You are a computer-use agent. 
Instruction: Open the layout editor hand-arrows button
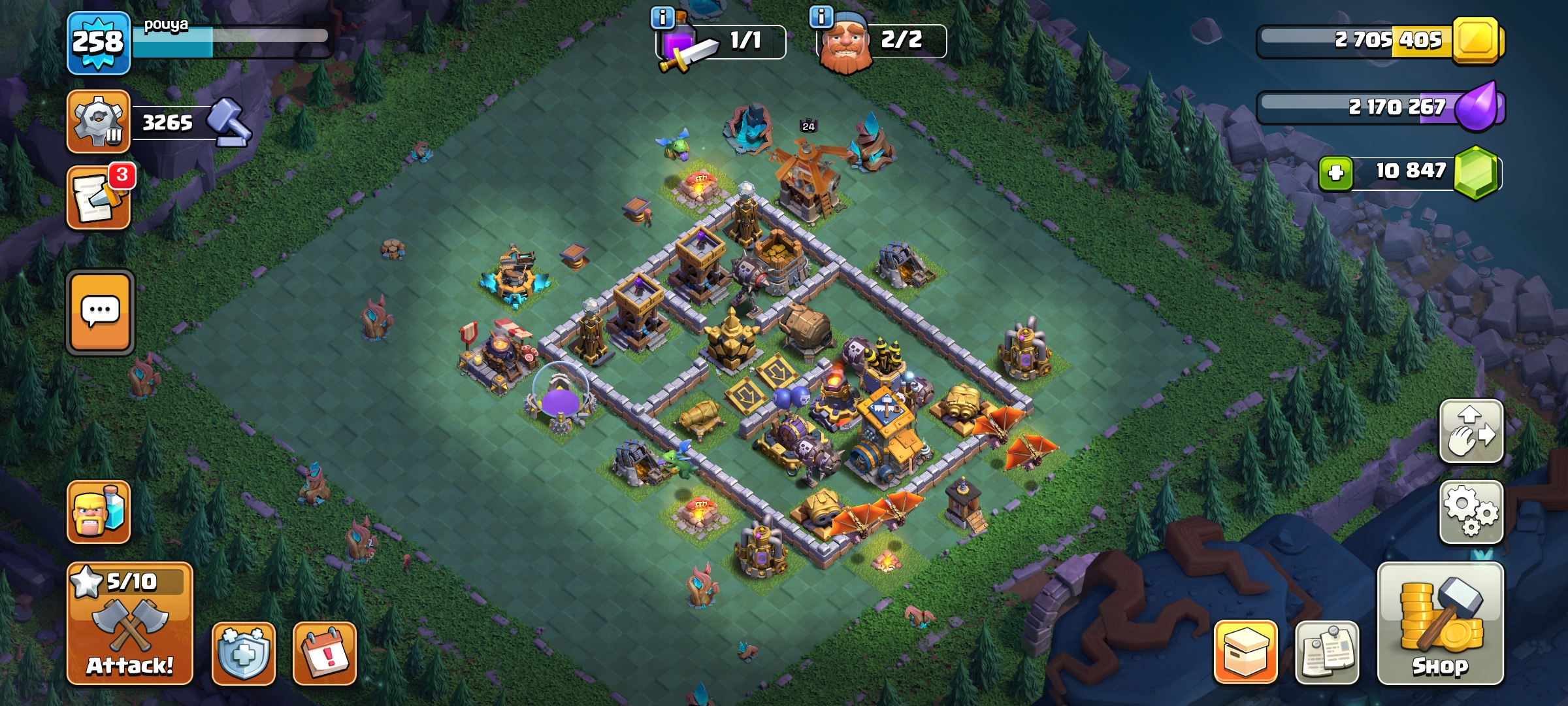1471,431
